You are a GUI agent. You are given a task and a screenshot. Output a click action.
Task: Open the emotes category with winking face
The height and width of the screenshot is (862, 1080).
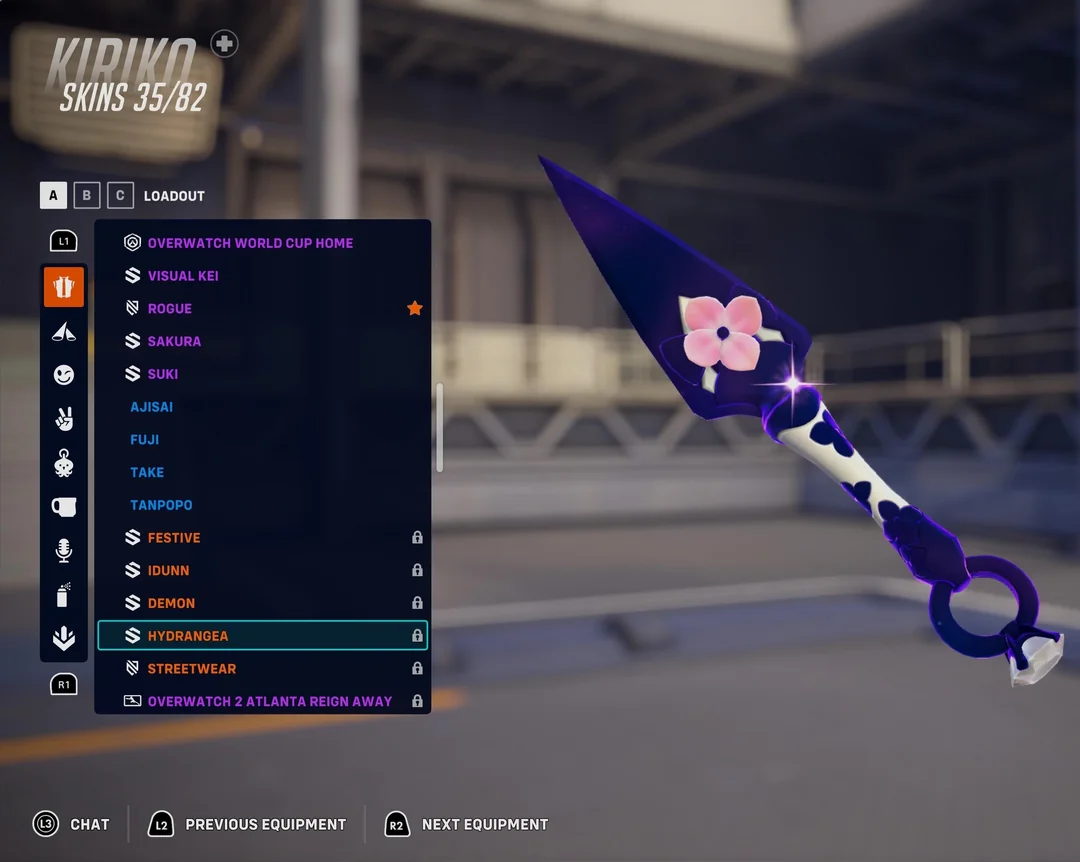[64, 375]
